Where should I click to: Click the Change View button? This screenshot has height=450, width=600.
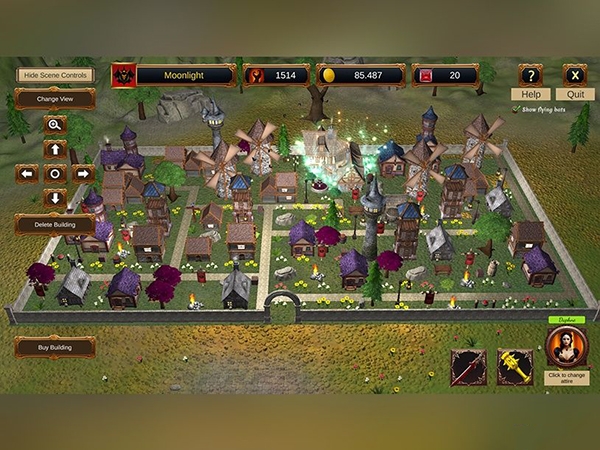coord(55,99)
